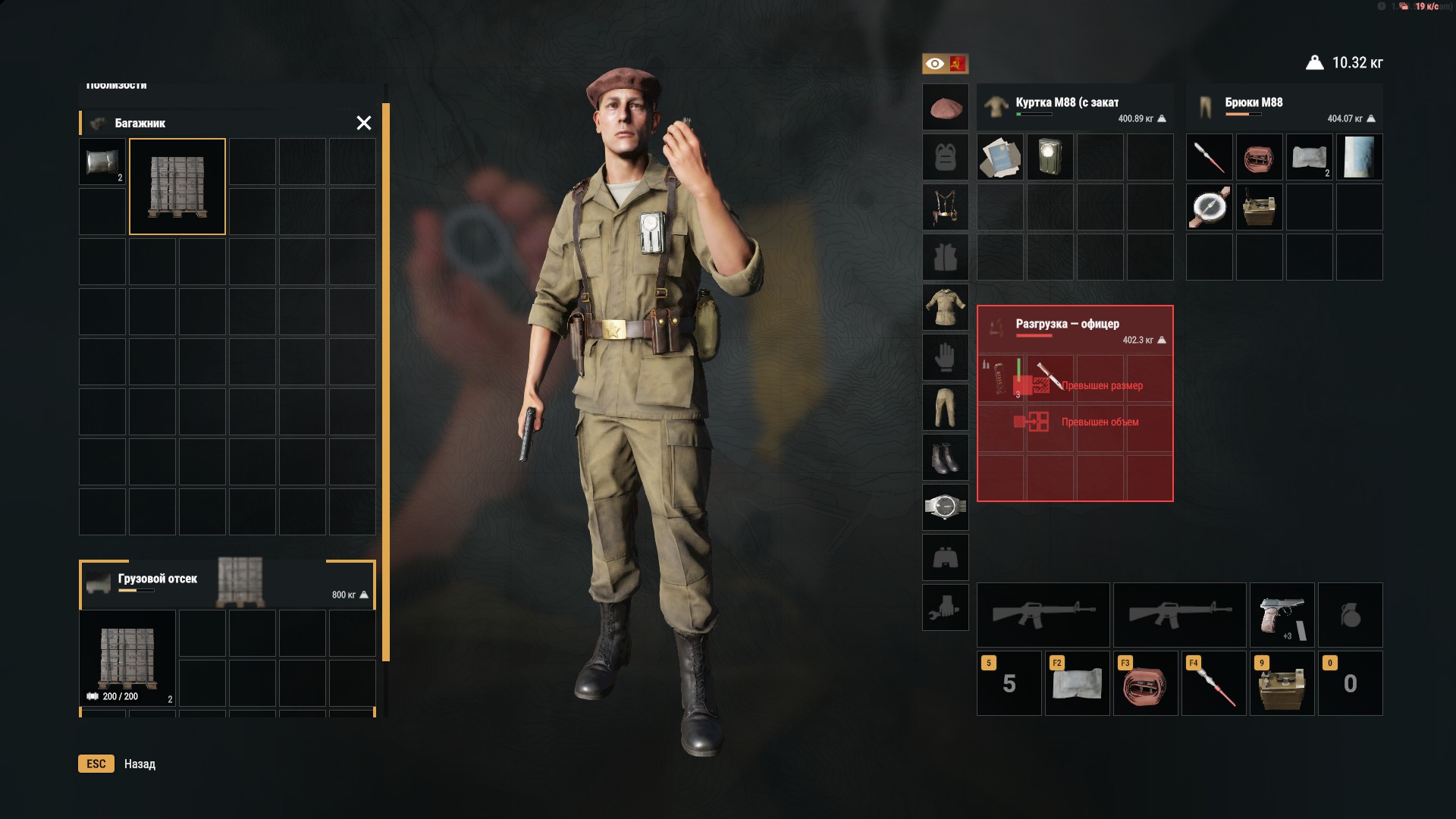This screenshot has height=819, width=1456.
Task: Select the binoculars equipment slot
Action: point(945,557)
